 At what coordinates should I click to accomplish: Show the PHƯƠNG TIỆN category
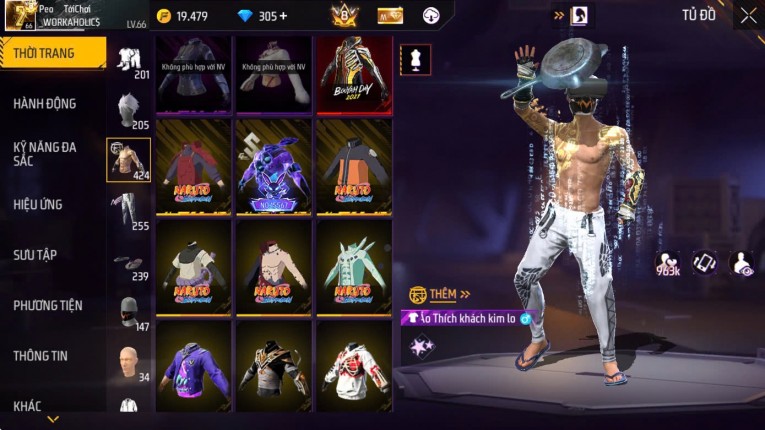[48, 305]
